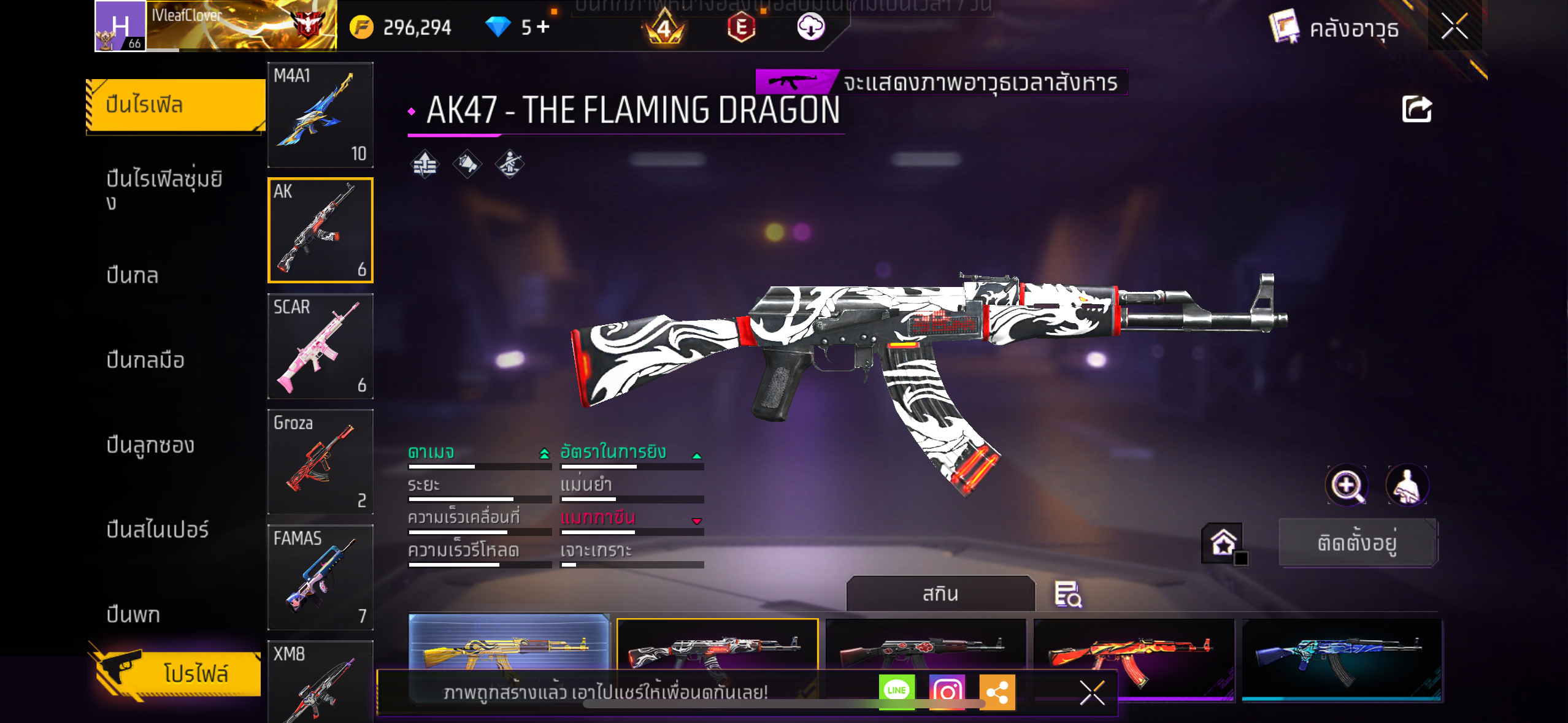Click the ติดตั้งอยู่ equipped button
The image size is (1568, 723).
pos(1357,543)
